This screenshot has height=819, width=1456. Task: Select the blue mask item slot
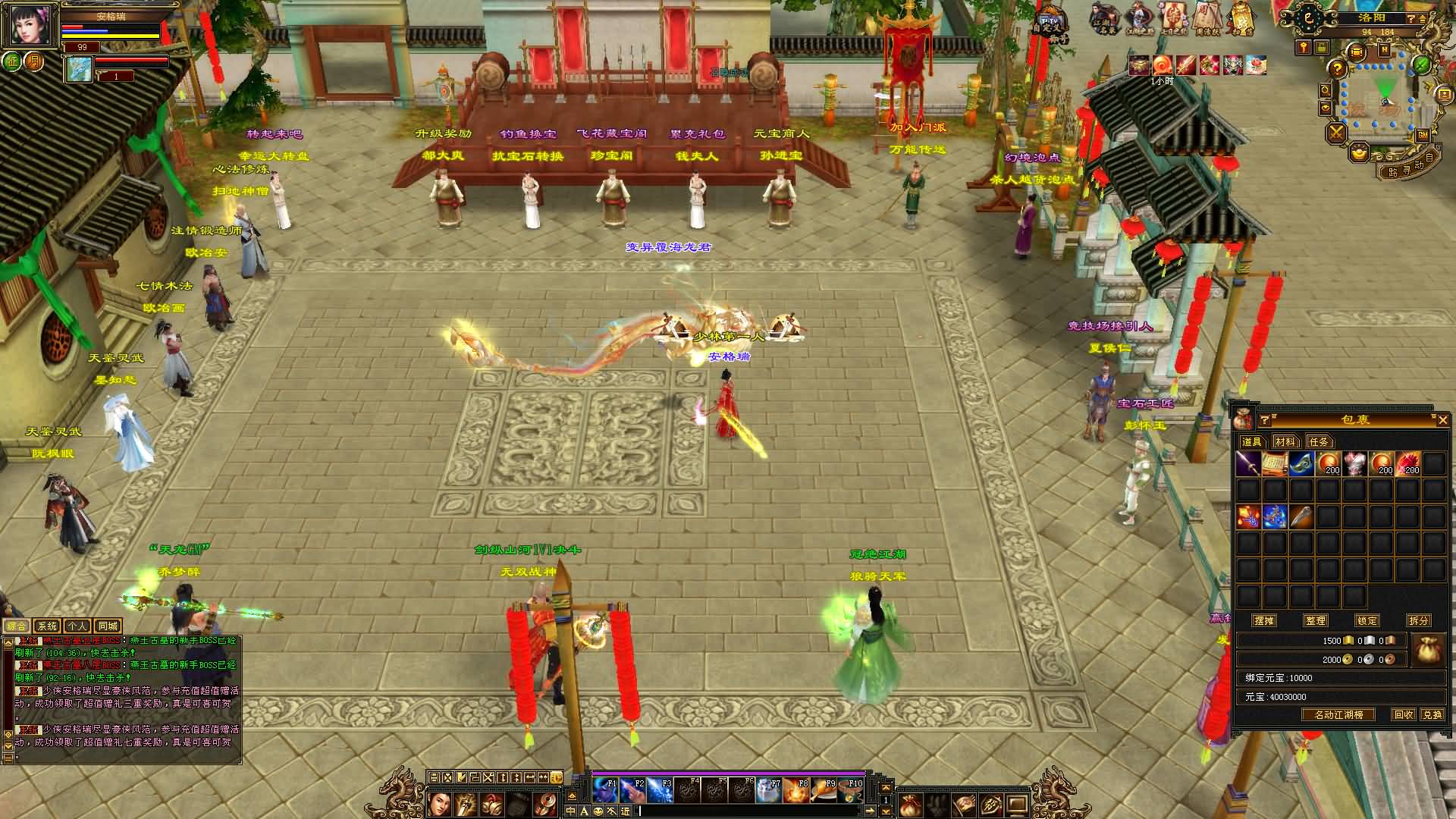click(1301, 463)
